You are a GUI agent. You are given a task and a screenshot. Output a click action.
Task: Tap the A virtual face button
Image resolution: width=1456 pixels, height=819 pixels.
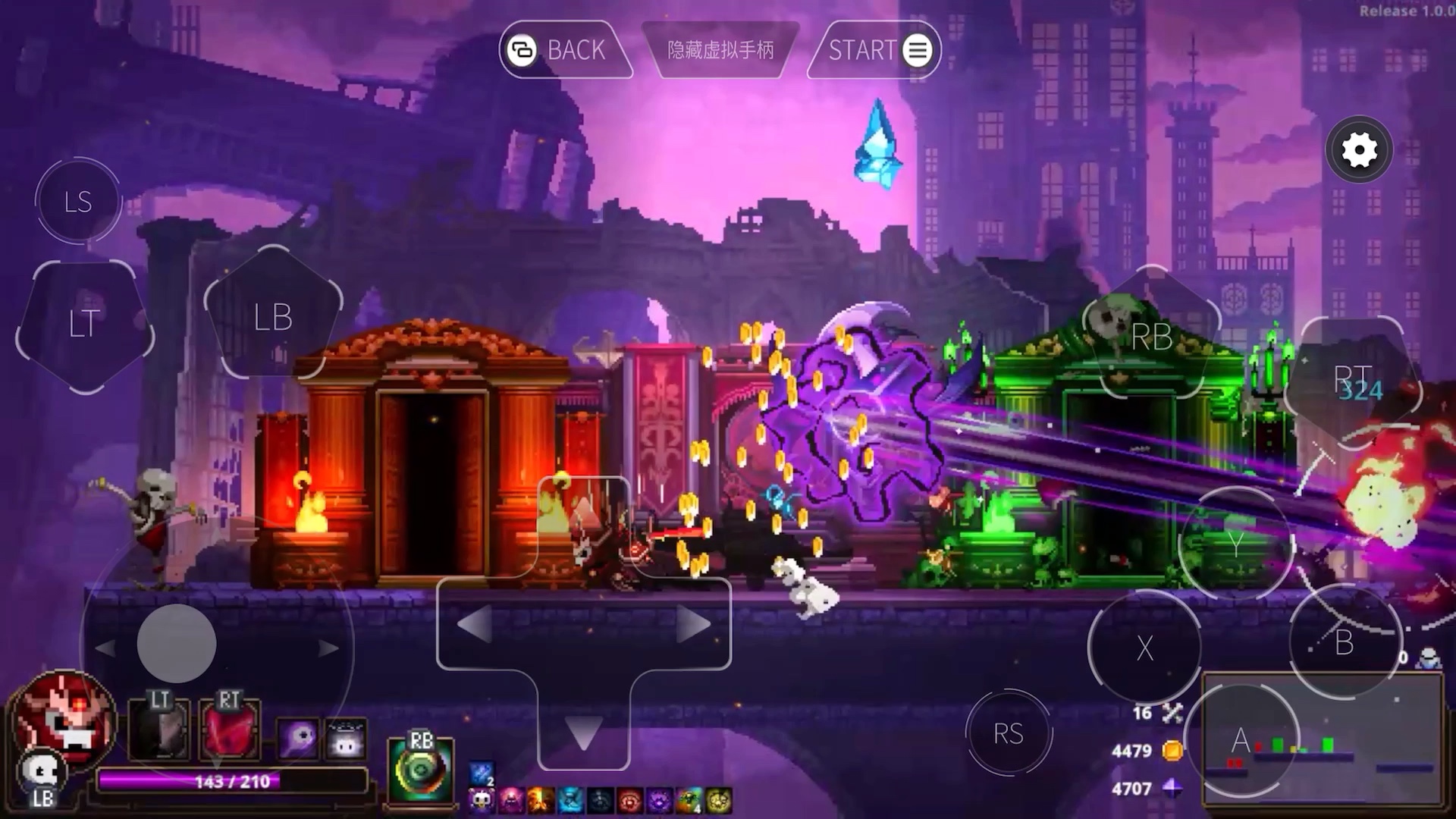point(1241,739)
